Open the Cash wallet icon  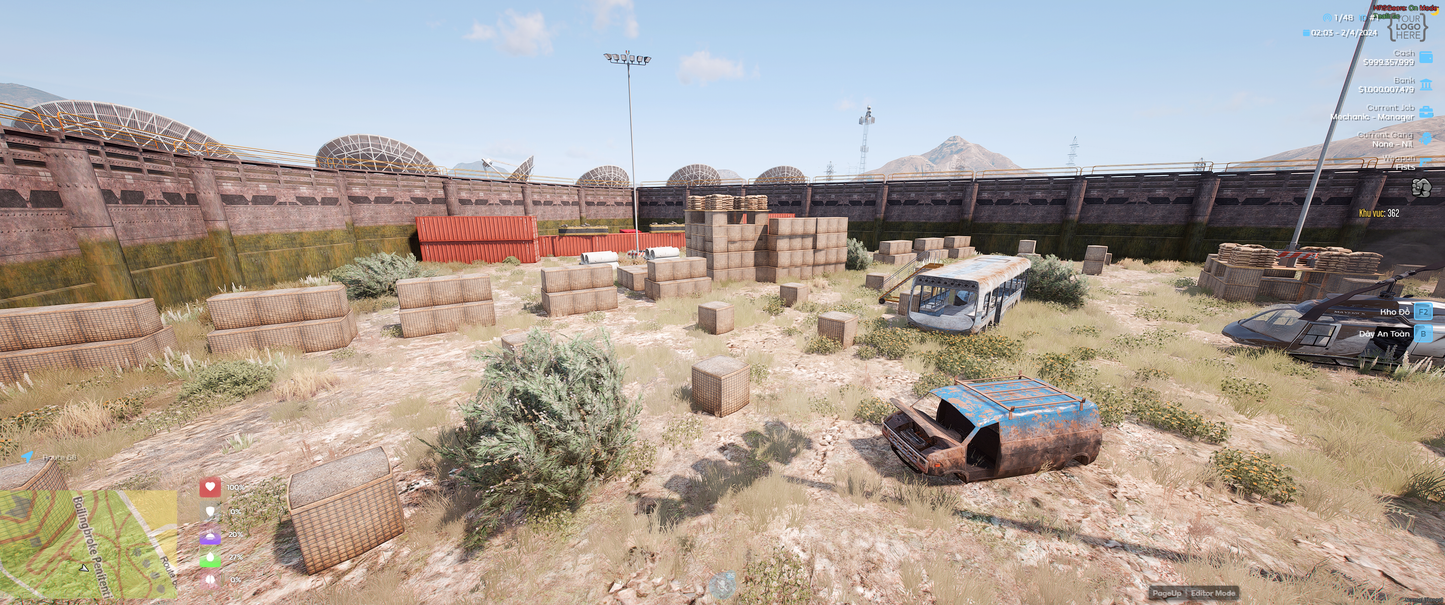[x=1425, y=58]
